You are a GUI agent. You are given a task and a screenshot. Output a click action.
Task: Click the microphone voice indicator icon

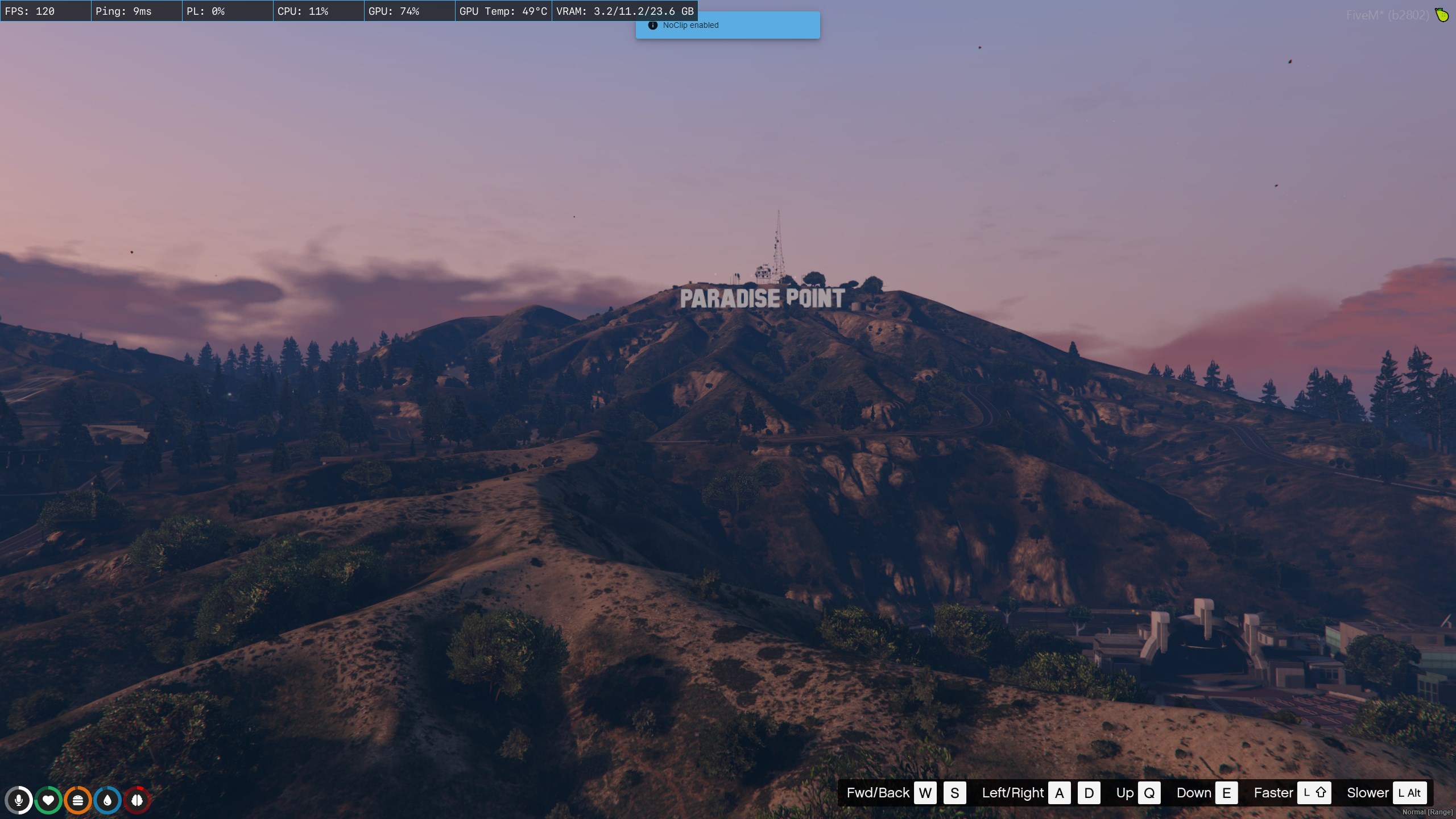(19, 800)
